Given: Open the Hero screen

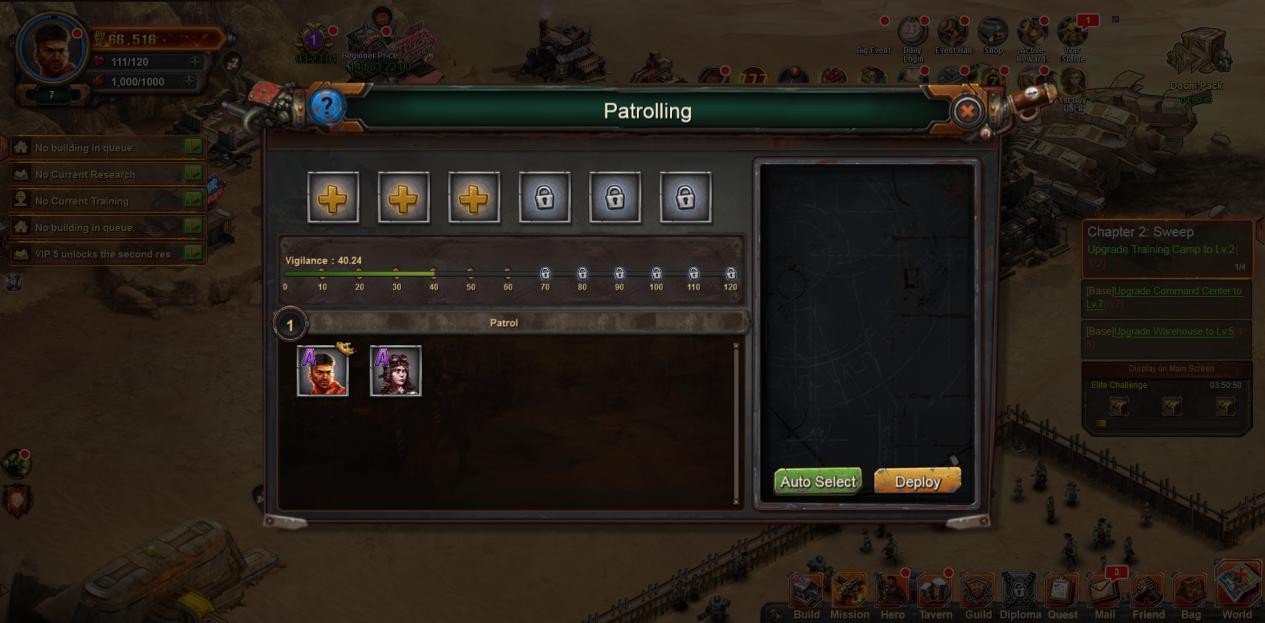Looking at the screenshot, I should pos(892,593).
